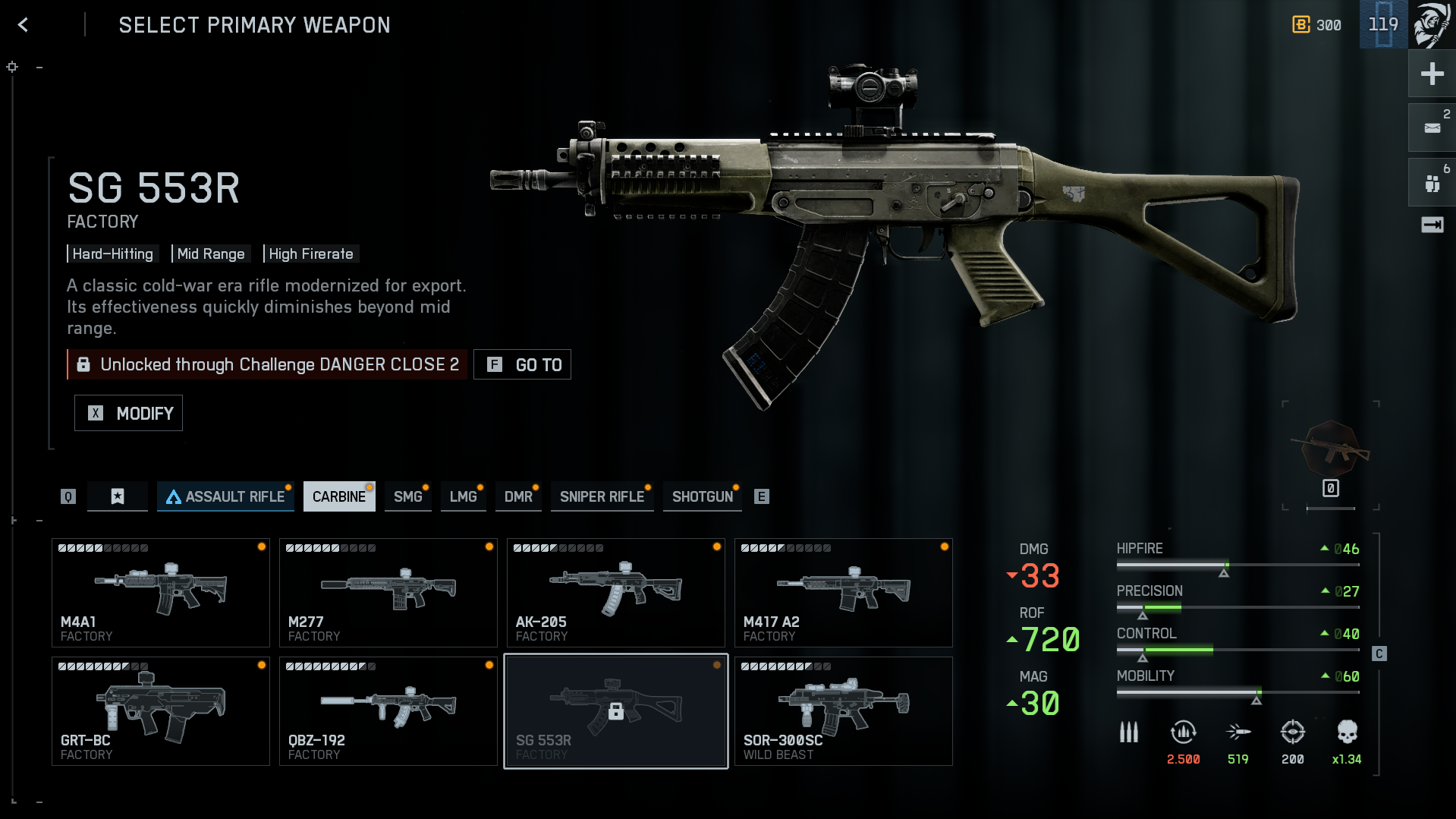
Task: Click the plus icon in sidebar
Action: 1432,74
